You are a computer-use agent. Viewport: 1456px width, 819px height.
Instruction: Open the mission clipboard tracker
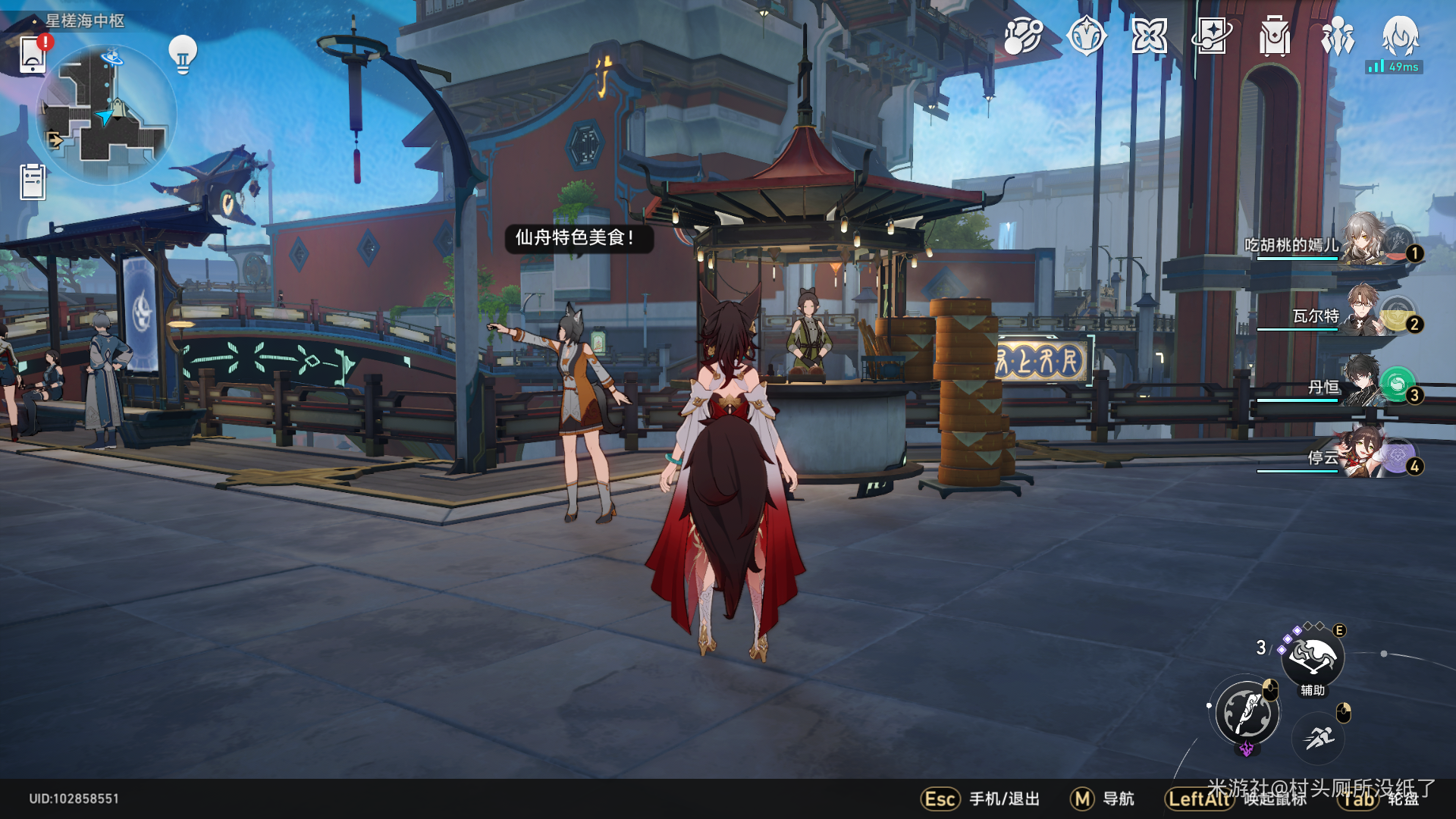point(33,182)
